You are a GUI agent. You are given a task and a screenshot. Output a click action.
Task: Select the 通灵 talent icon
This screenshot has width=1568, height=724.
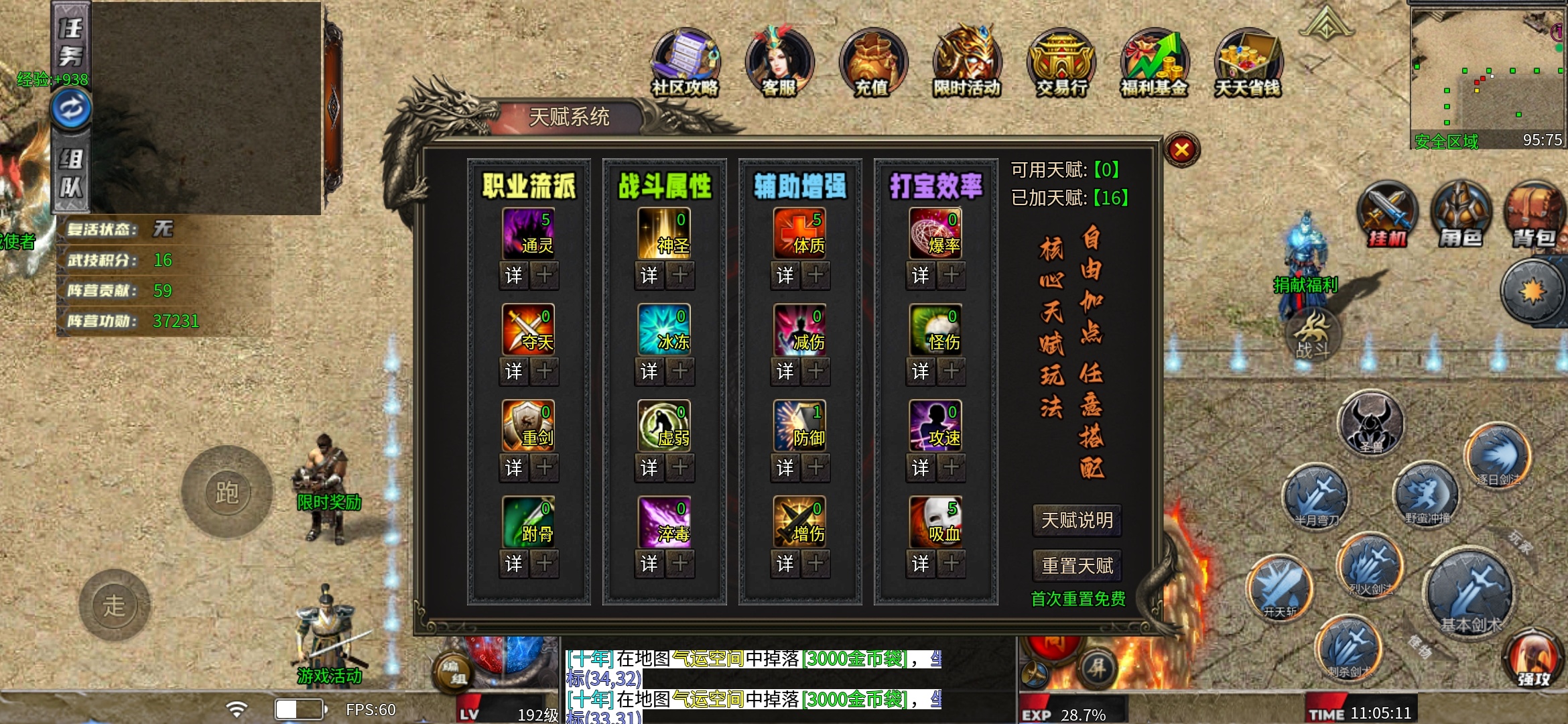click(x=529, y=233)
